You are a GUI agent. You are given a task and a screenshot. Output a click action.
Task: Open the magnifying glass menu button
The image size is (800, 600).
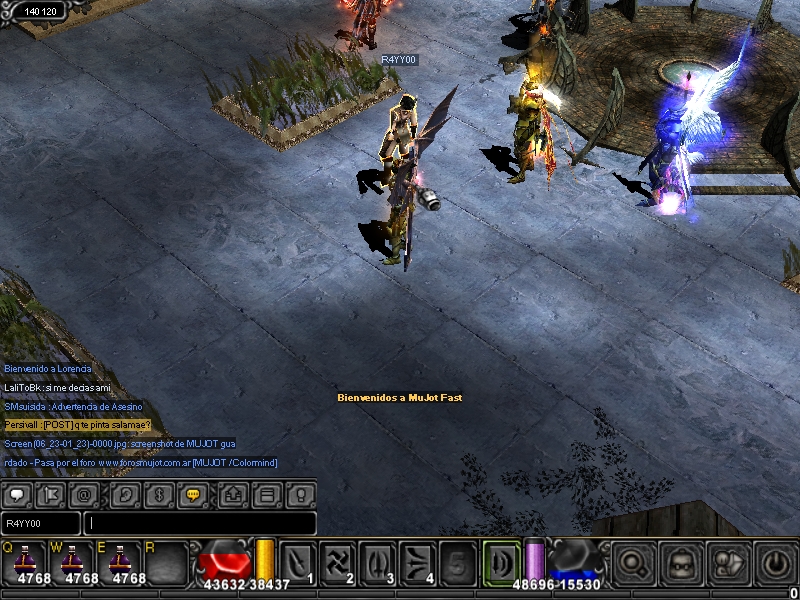[632, 562]
